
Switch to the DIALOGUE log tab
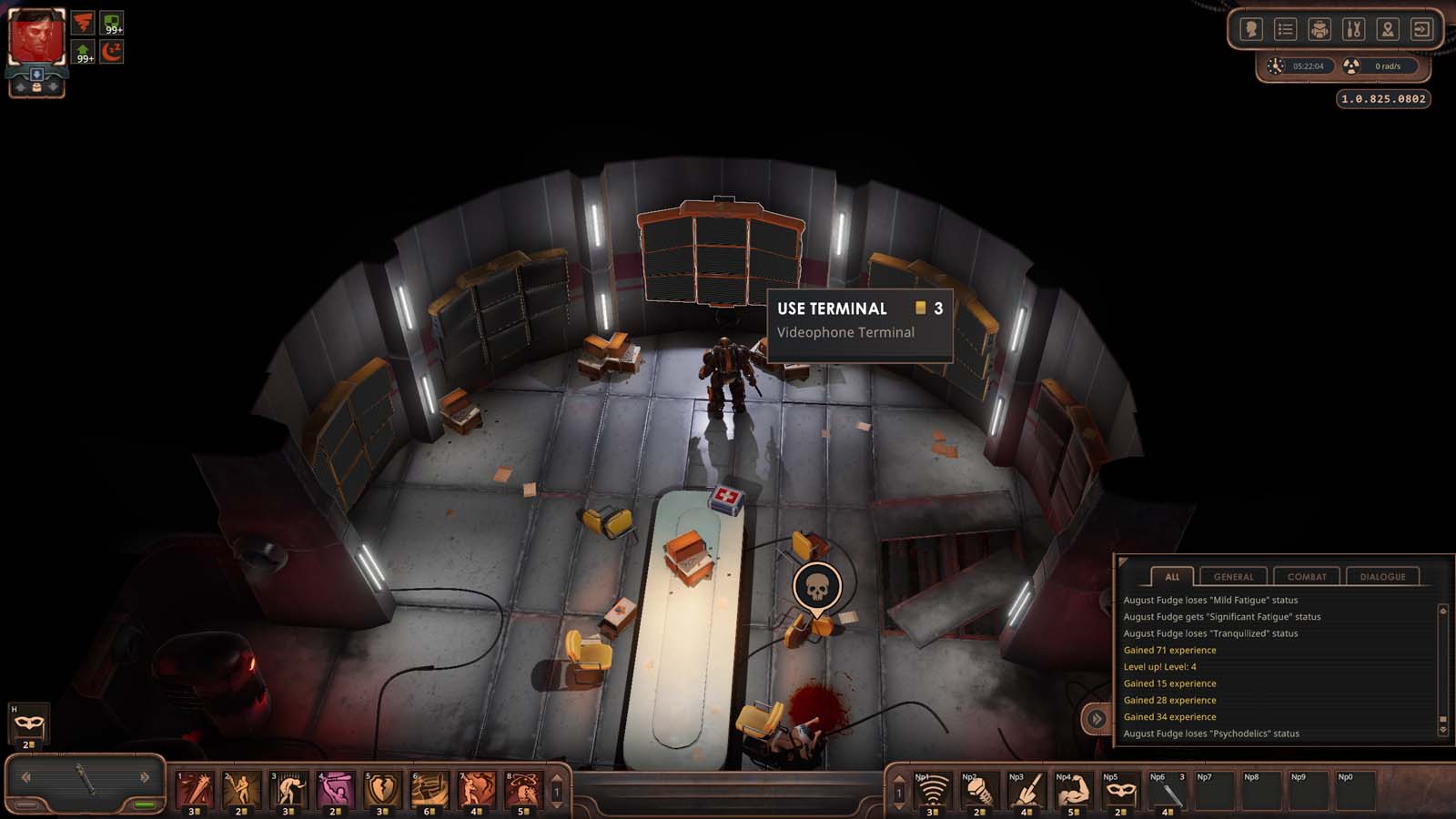point(1384,576)
